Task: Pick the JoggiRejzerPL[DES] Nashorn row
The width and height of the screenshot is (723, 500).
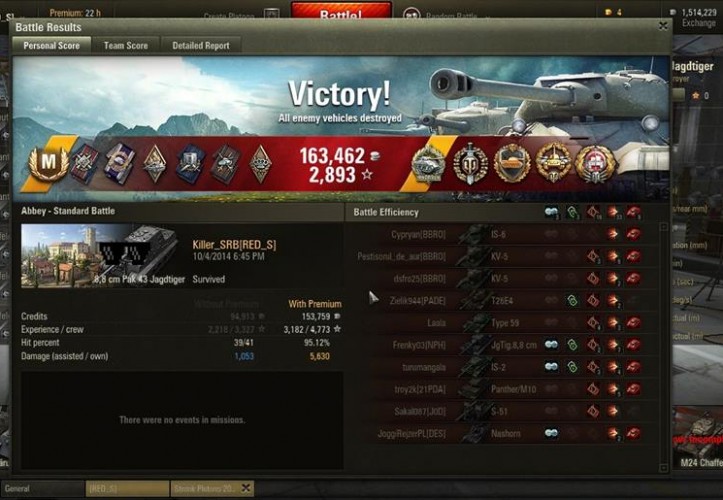Action: pos(500,433)
